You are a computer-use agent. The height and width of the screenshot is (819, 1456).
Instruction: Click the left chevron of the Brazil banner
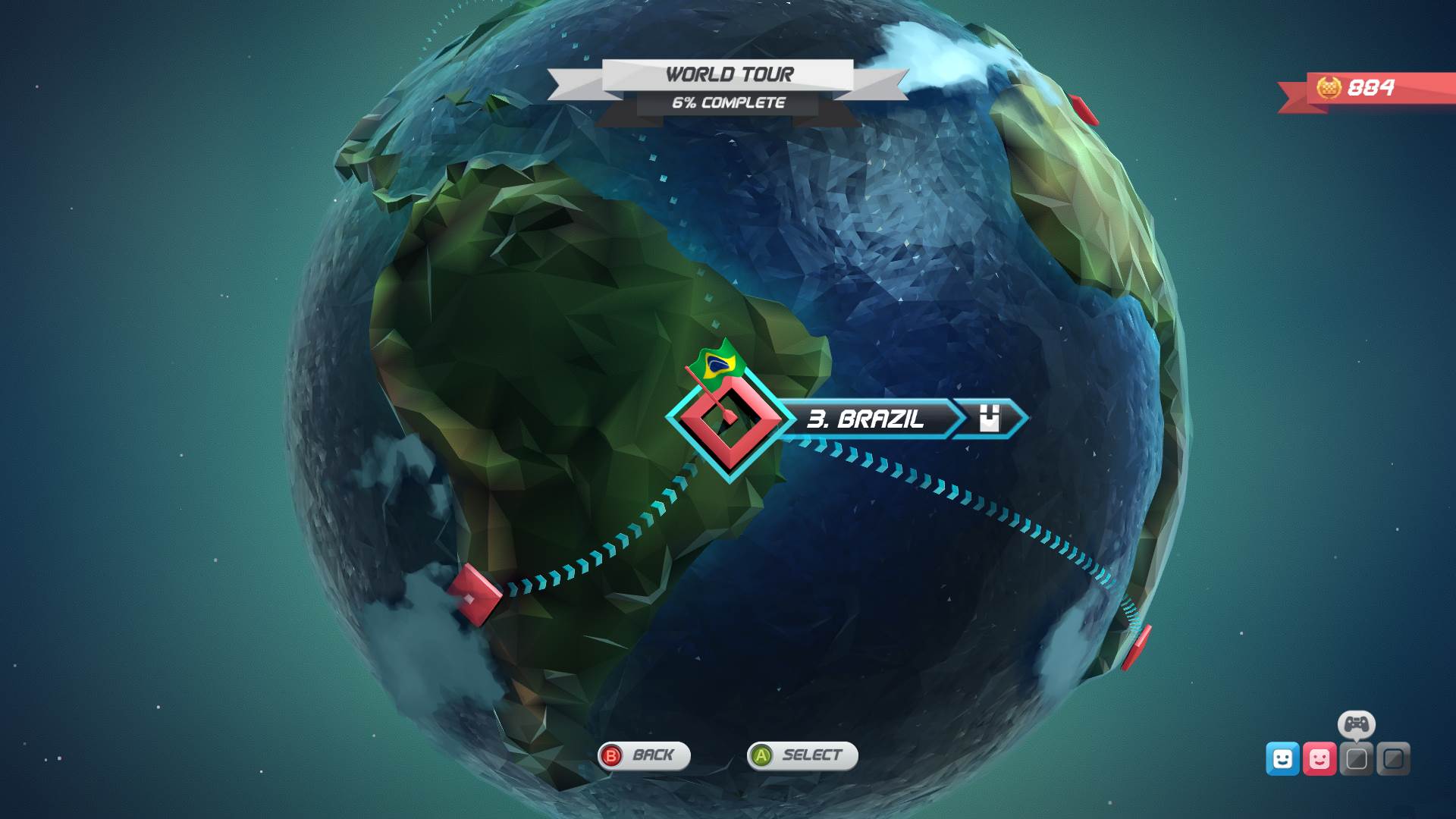tap(785, 418)
